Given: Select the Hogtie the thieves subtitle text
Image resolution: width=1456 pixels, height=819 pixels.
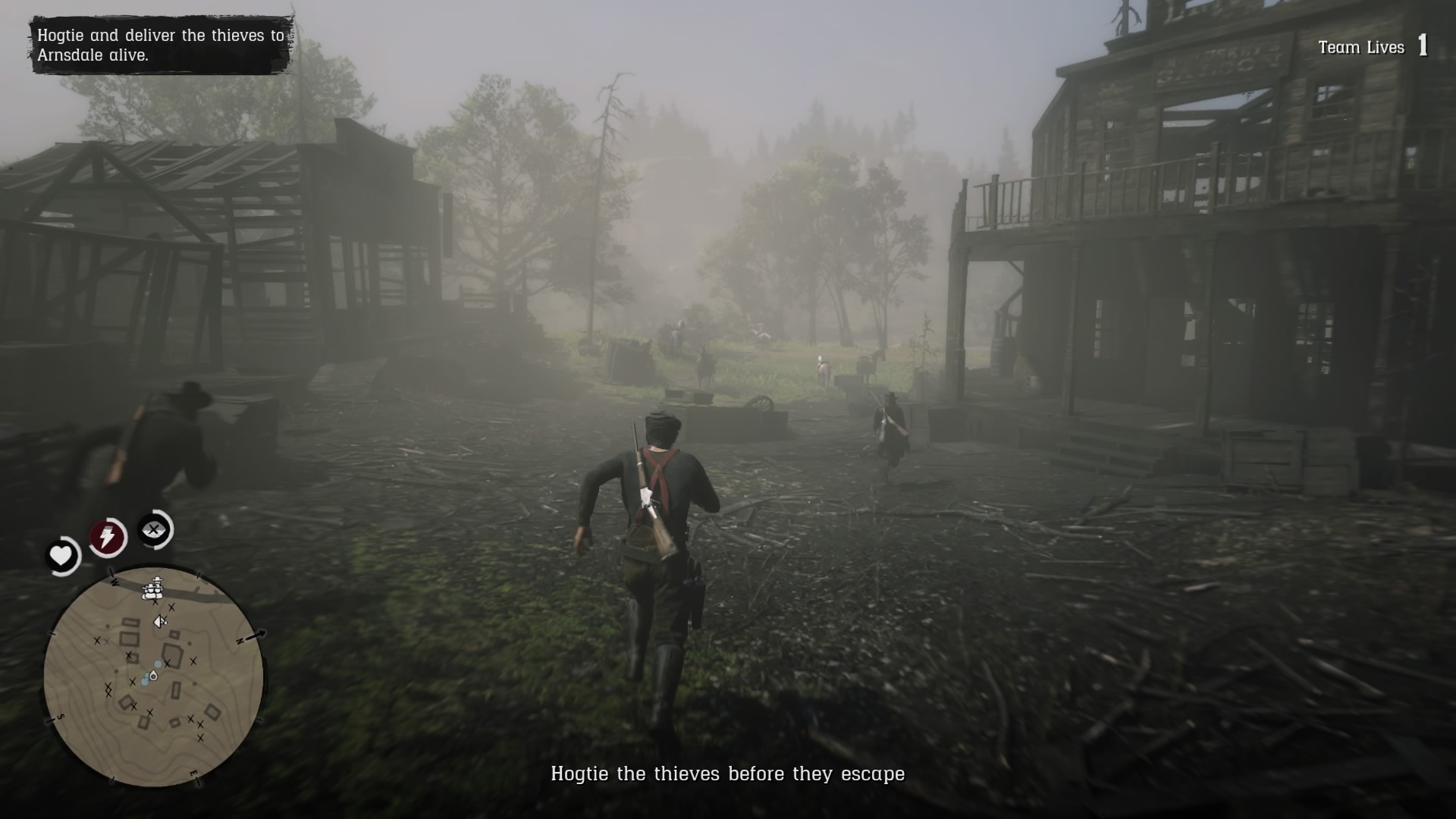Looking at the screenshot, I should pyautogui.click(x=726, y=775).
